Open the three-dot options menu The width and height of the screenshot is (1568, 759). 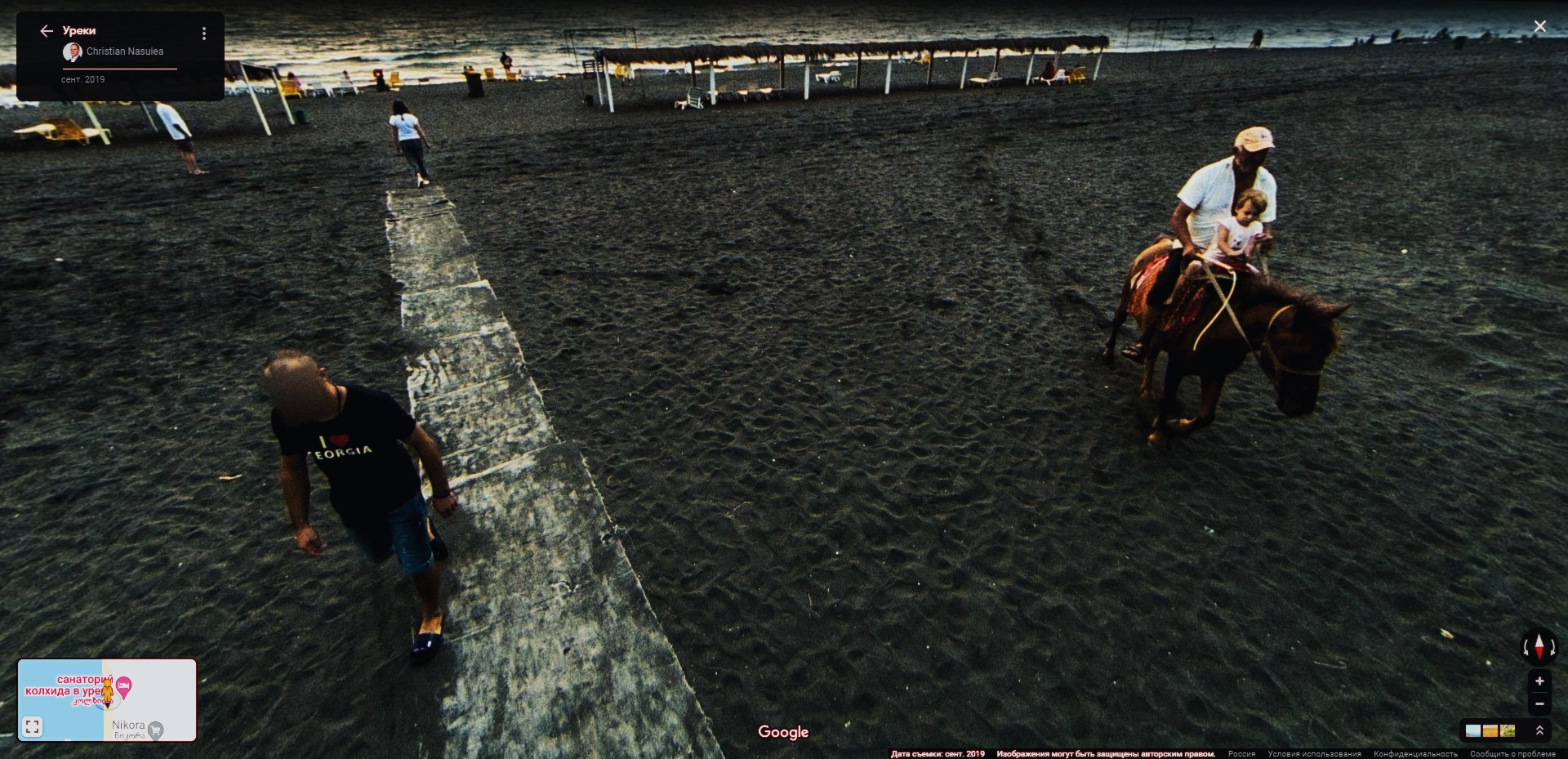(x=203, y=33)
